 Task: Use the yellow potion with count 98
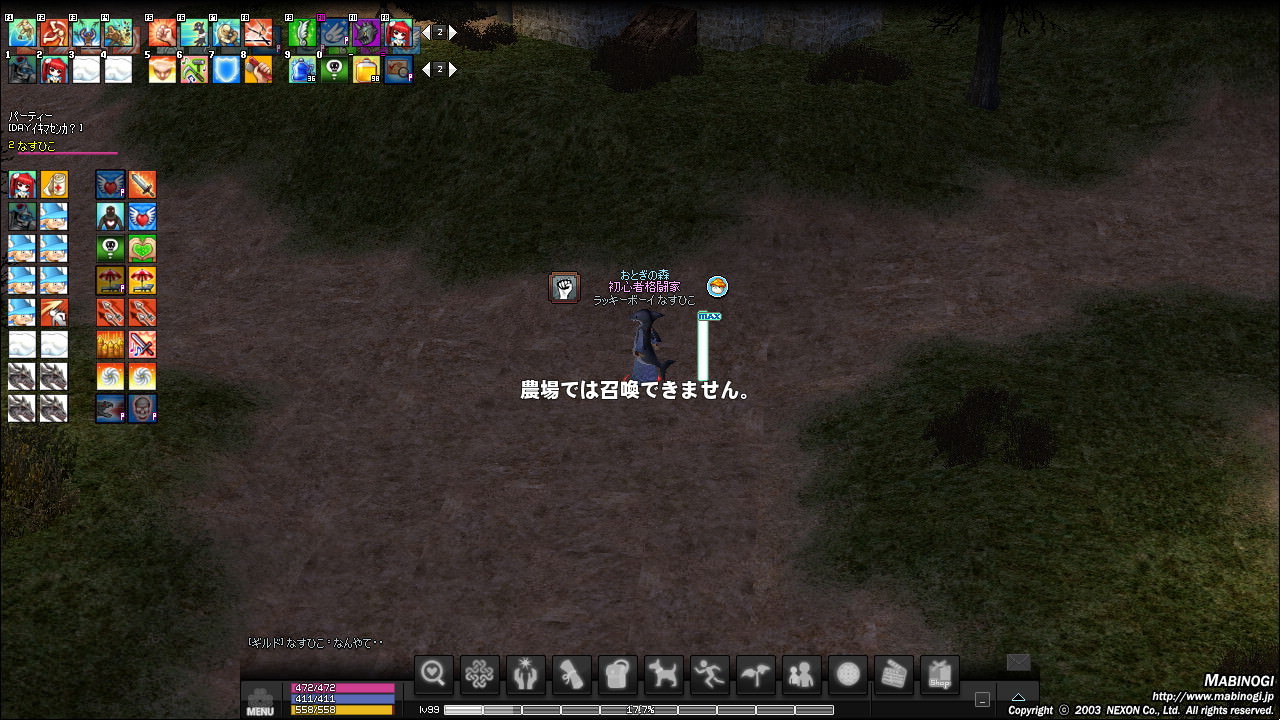click(x=366, y=70)
